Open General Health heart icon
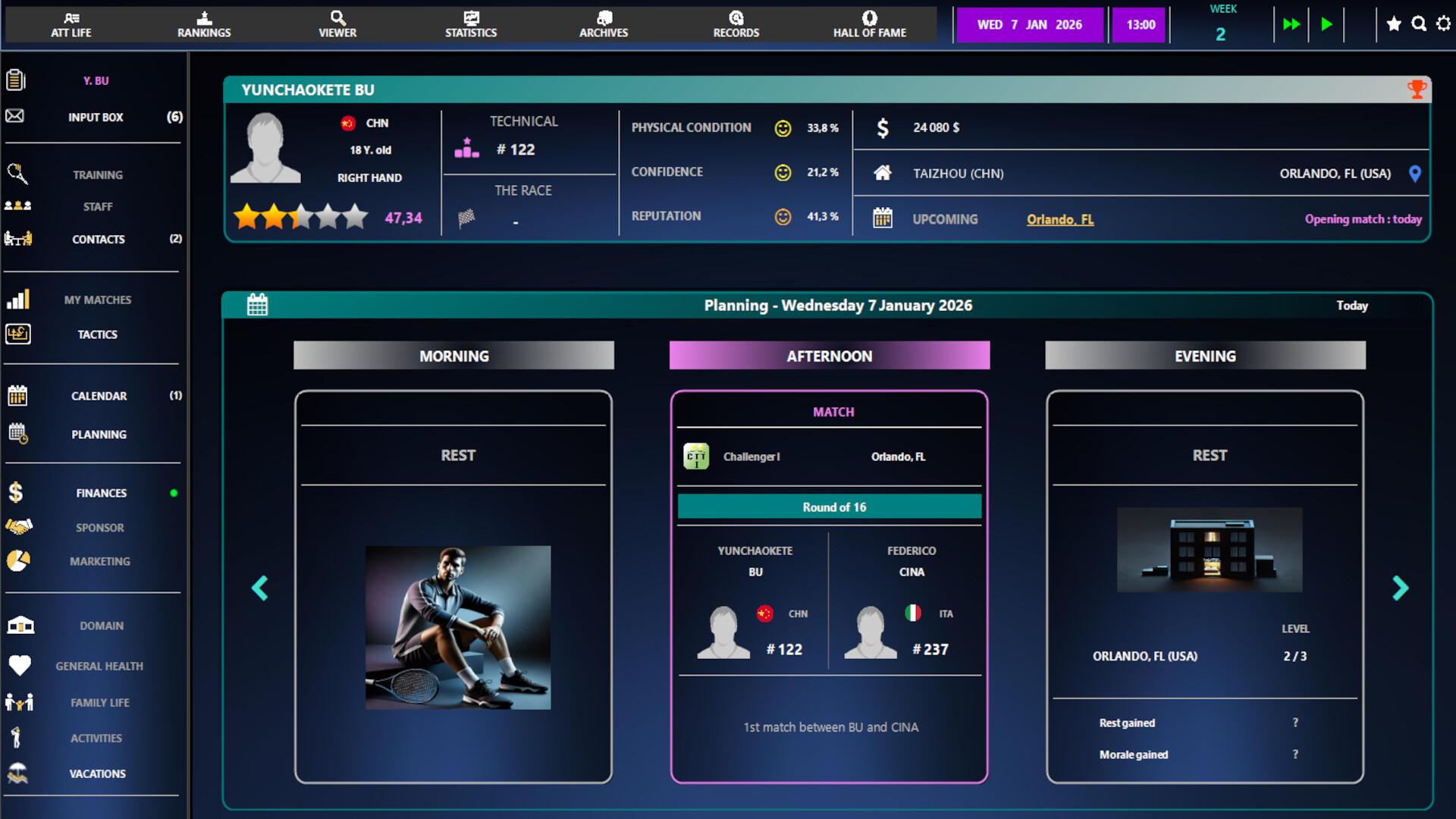 coord(20,666)
